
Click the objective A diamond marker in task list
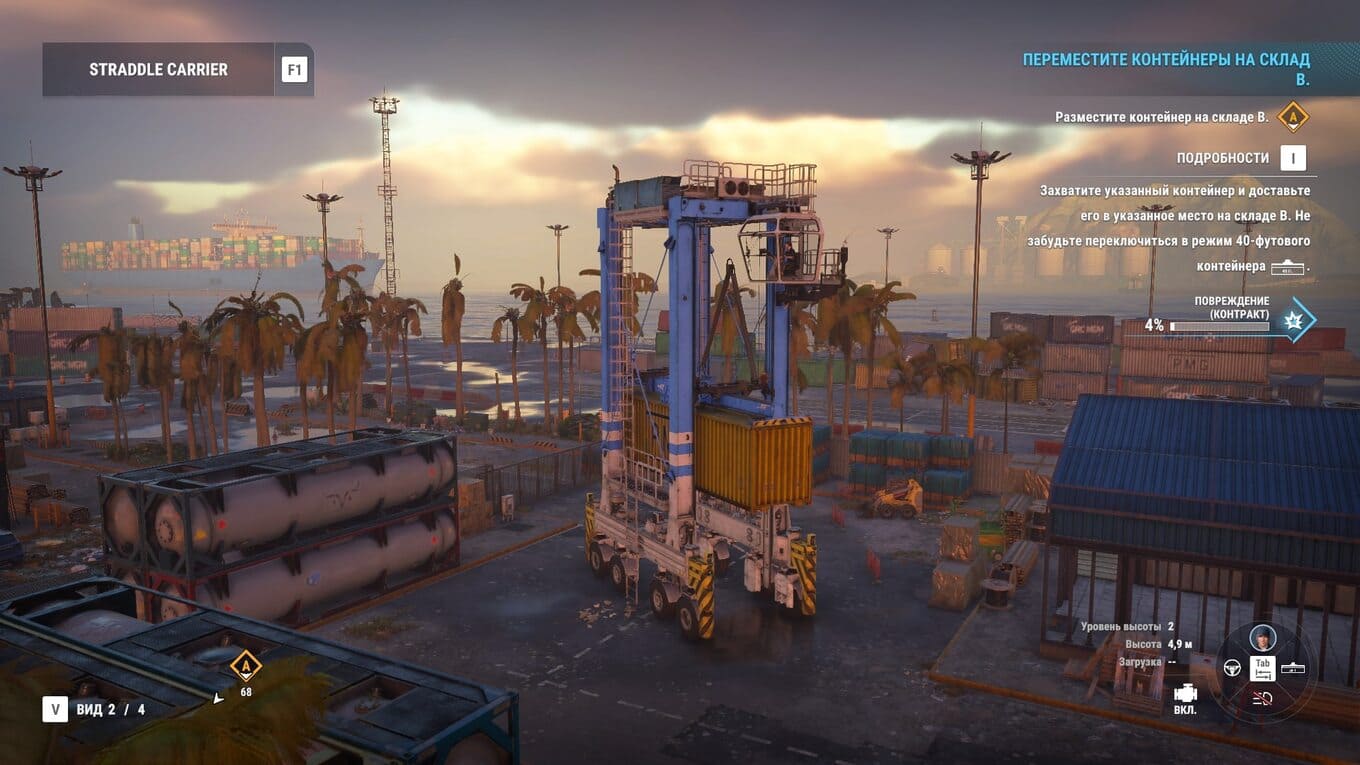click(x=1293, y=117)
